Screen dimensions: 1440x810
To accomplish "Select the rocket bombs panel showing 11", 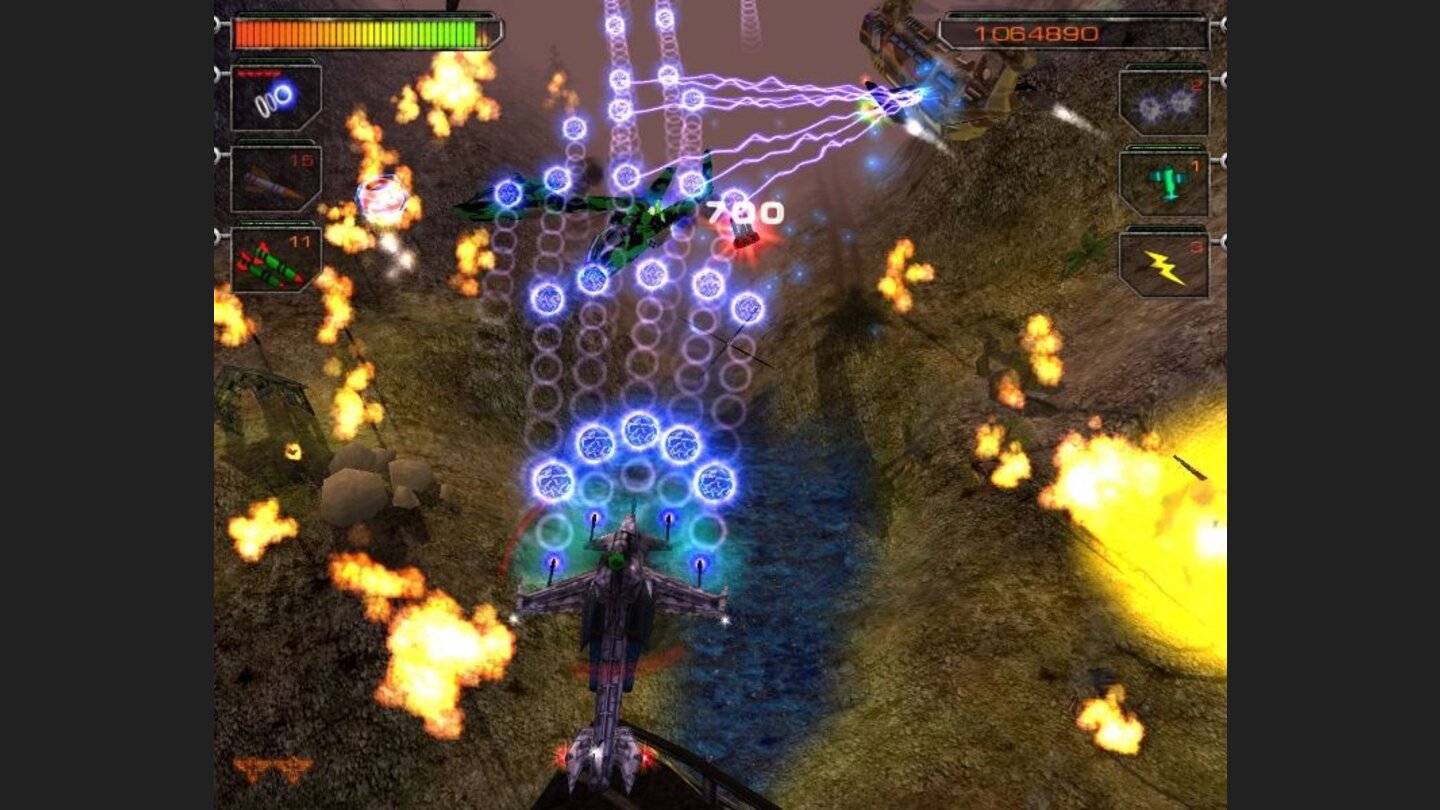I will coord(275,262).
